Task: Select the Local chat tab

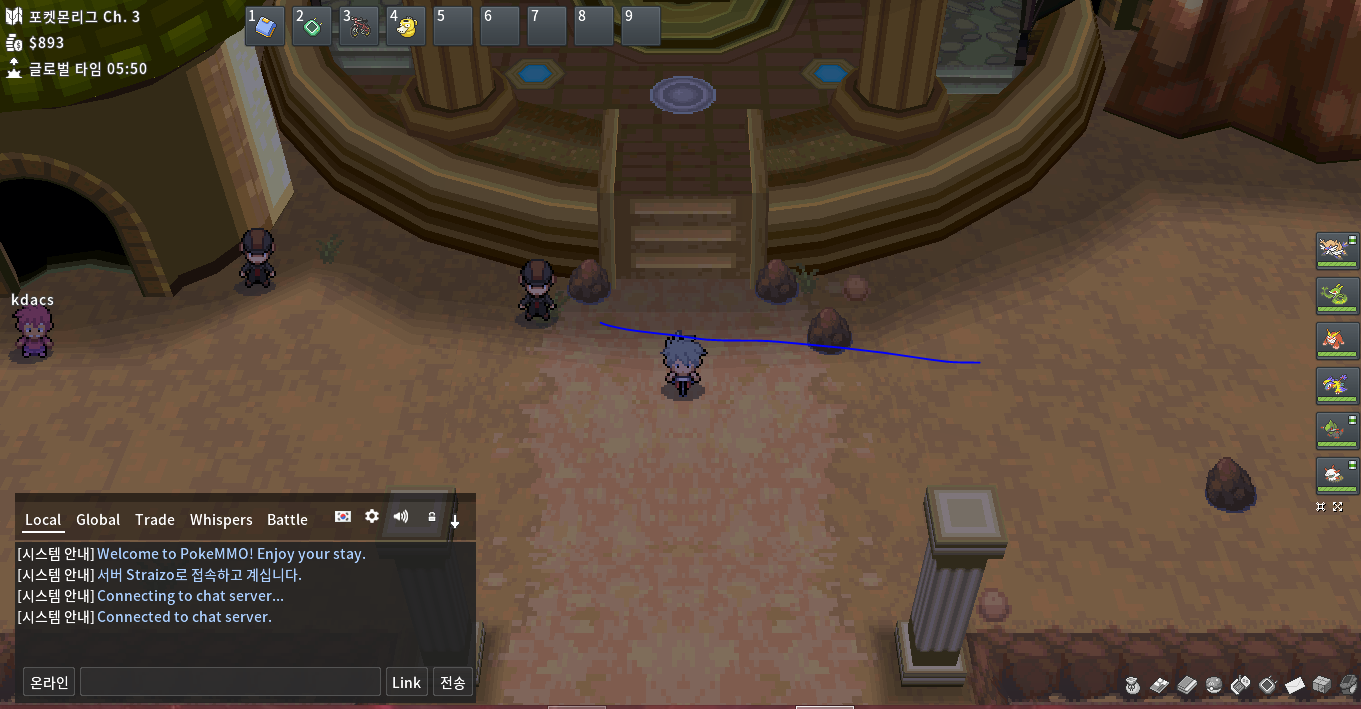Action: click(x=43, y=520)
